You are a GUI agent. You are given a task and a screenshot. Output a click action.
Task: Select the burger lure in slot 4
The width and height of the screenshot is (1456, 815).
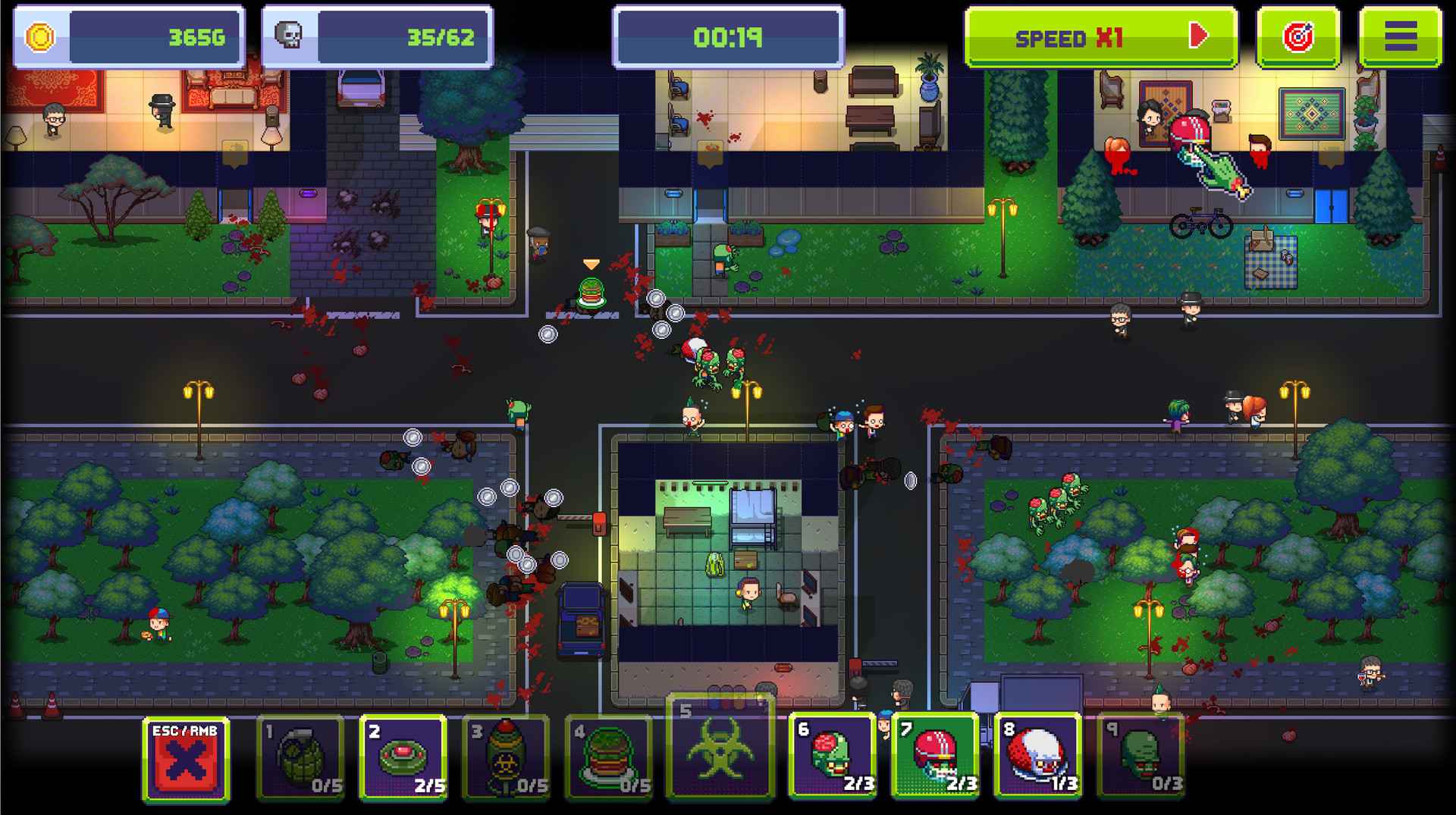[x=610, y=756]
